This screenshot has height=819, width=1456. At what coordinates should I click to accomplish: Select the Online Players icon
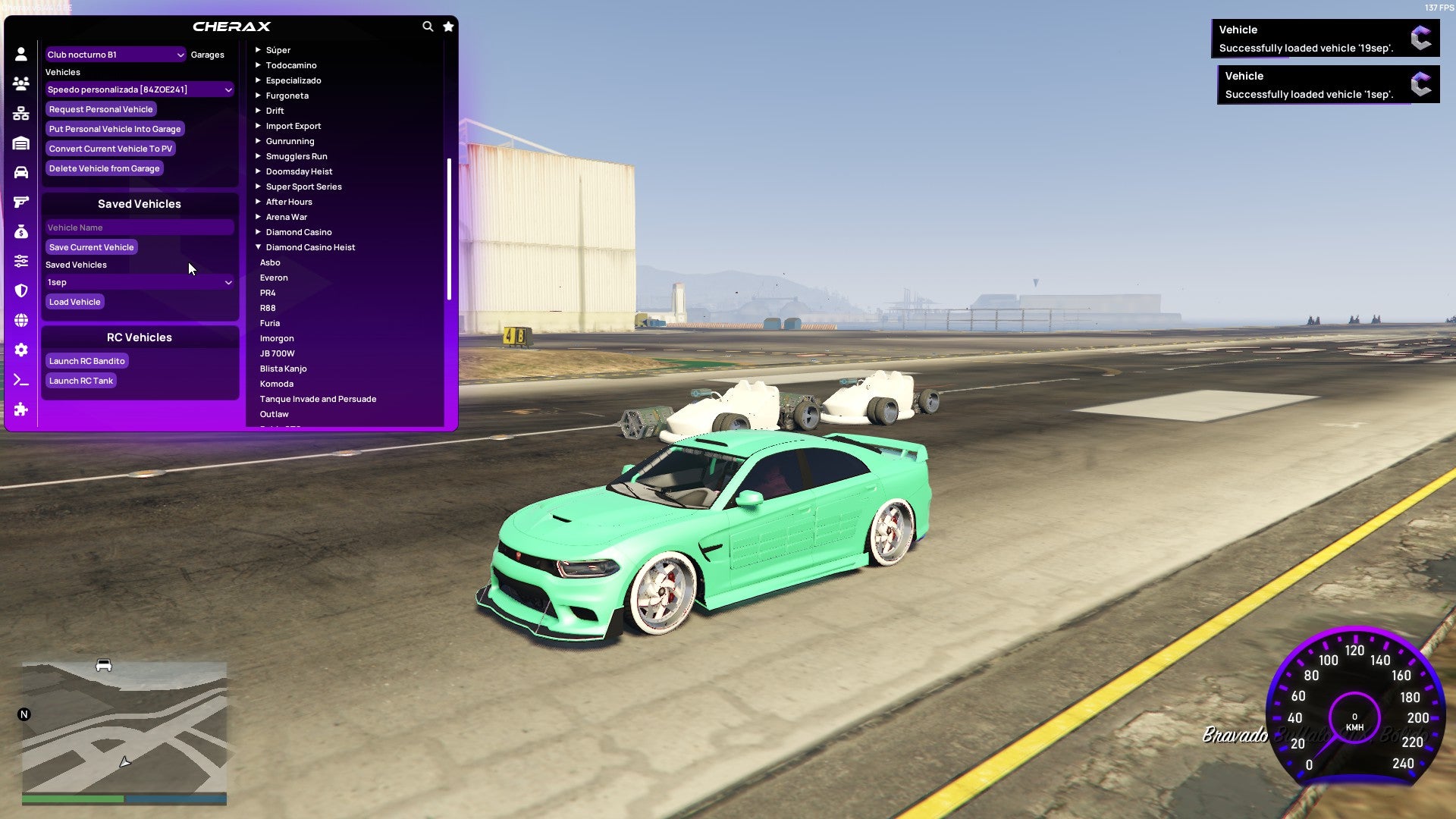coord(20,83)
